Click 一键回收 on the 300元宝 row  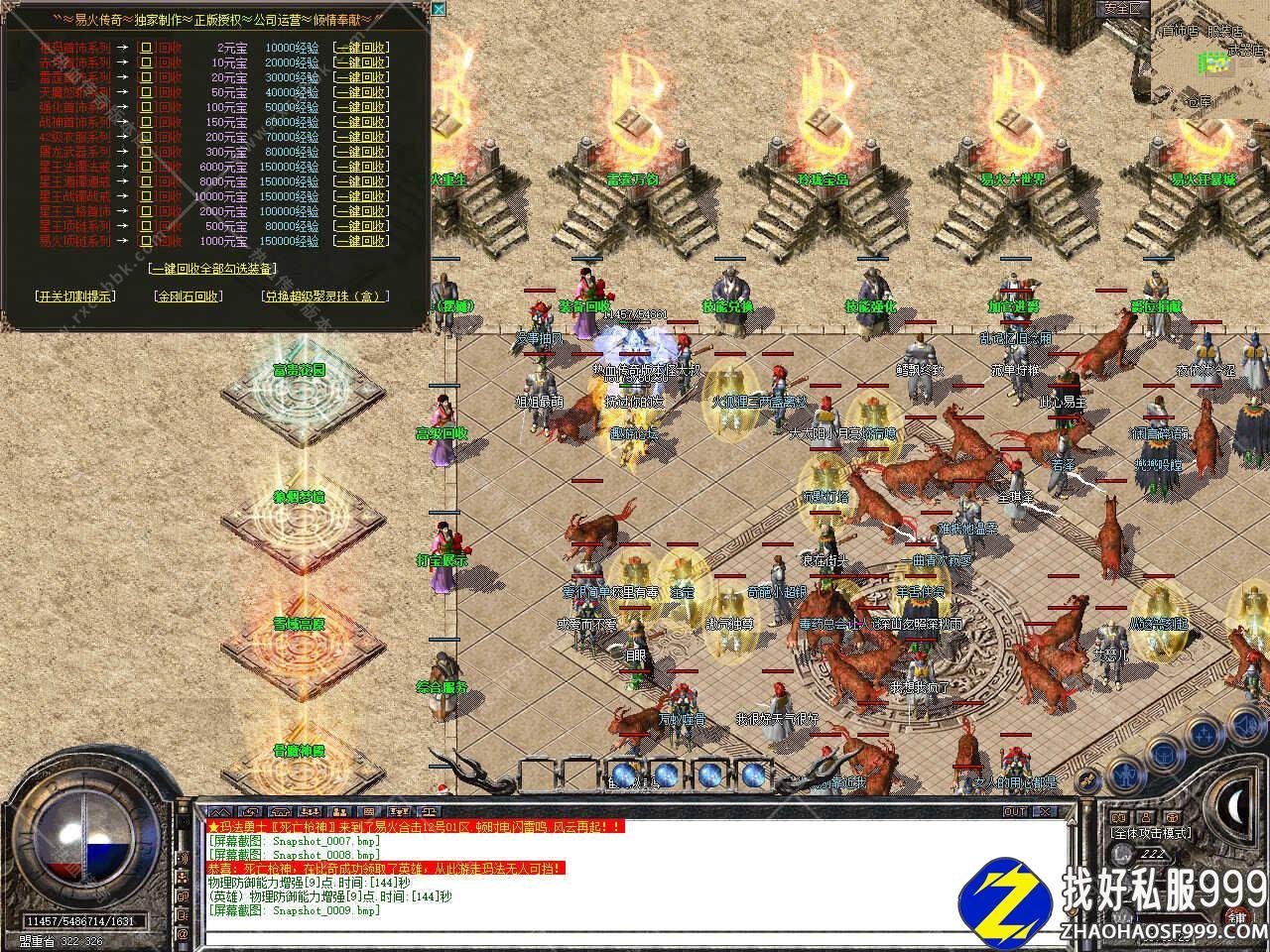(x=361, y=151)
